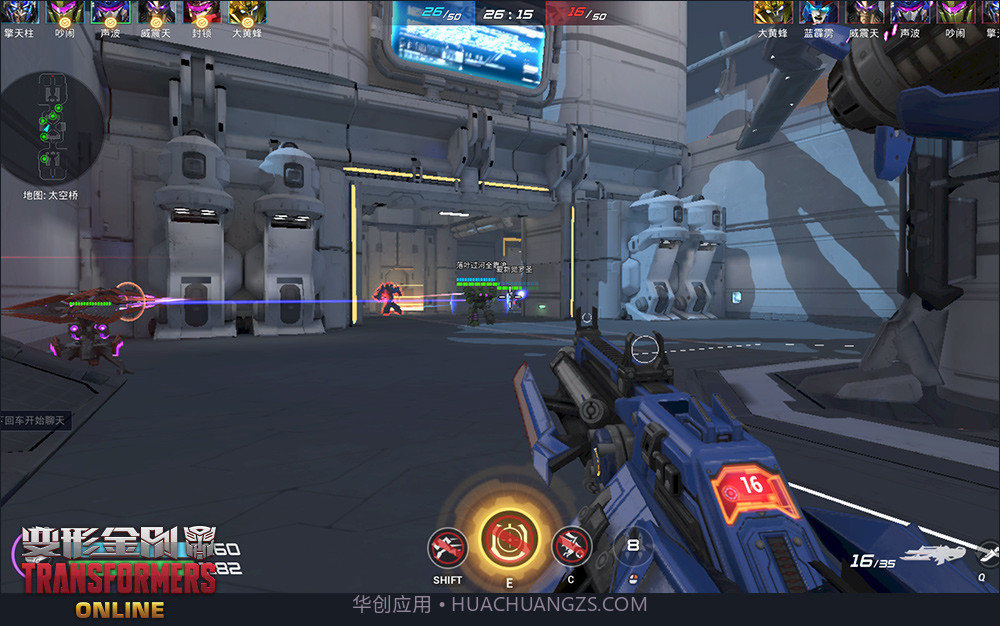1000x626 pixels.
Task: Select the 声波 portrait with gold badge
Action: [110, 13]
